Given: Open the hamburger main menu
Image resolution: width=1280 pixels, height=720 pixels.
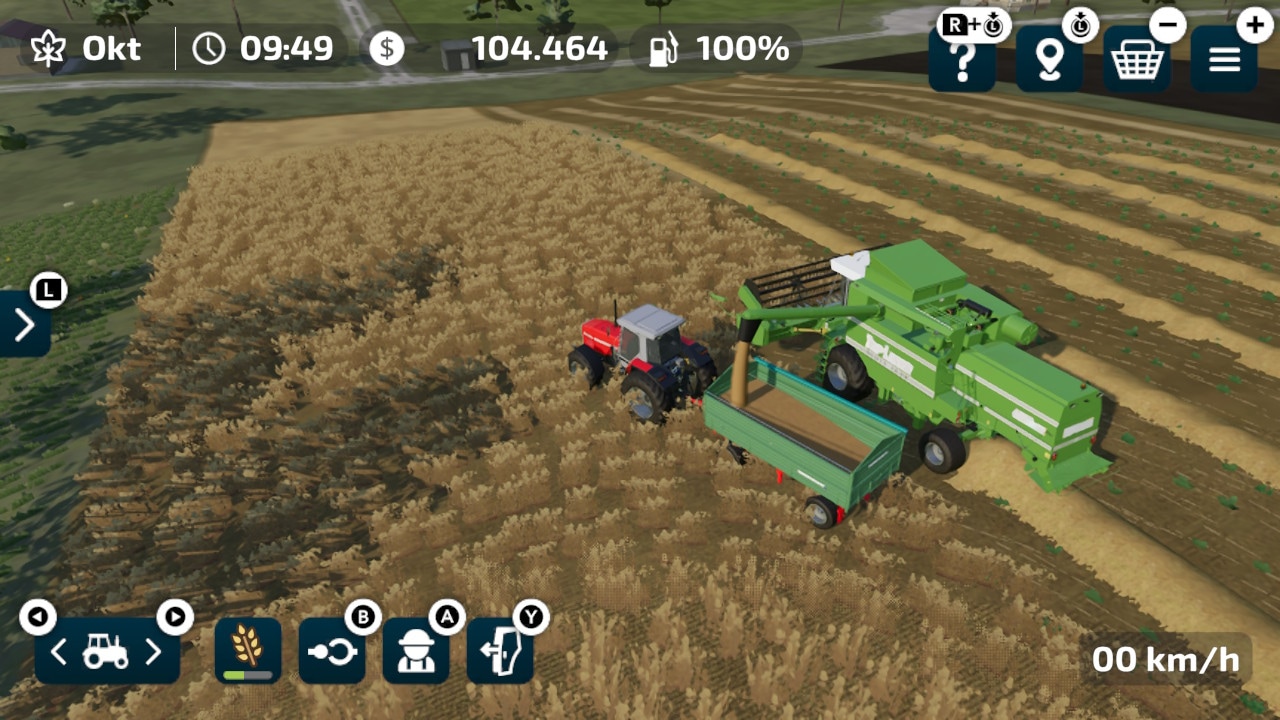Looking at the screenshot, I should click(x=1224, y=61).
